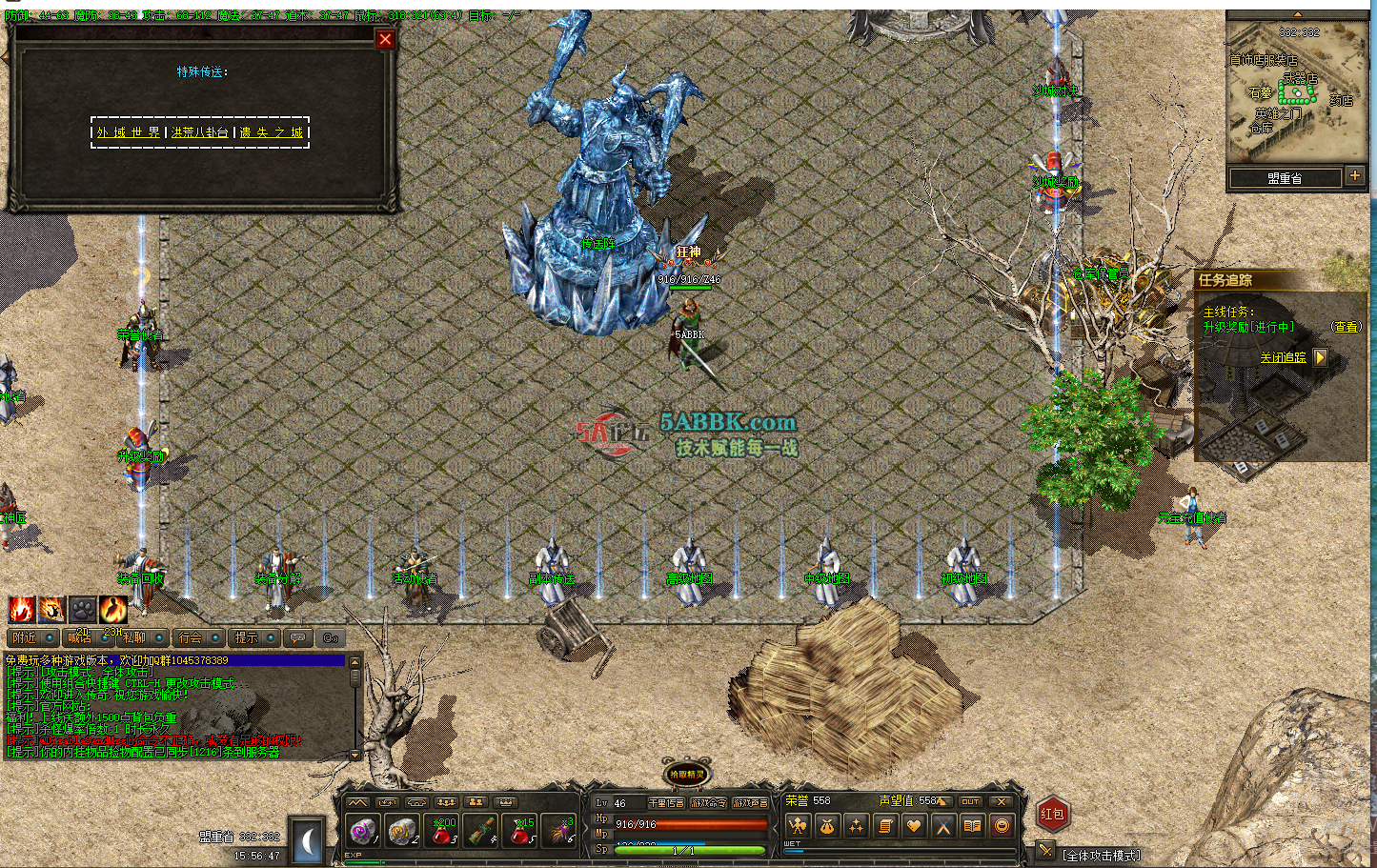Switch to the 私聊 private chat tab
1377x868 pixels.
133,637
